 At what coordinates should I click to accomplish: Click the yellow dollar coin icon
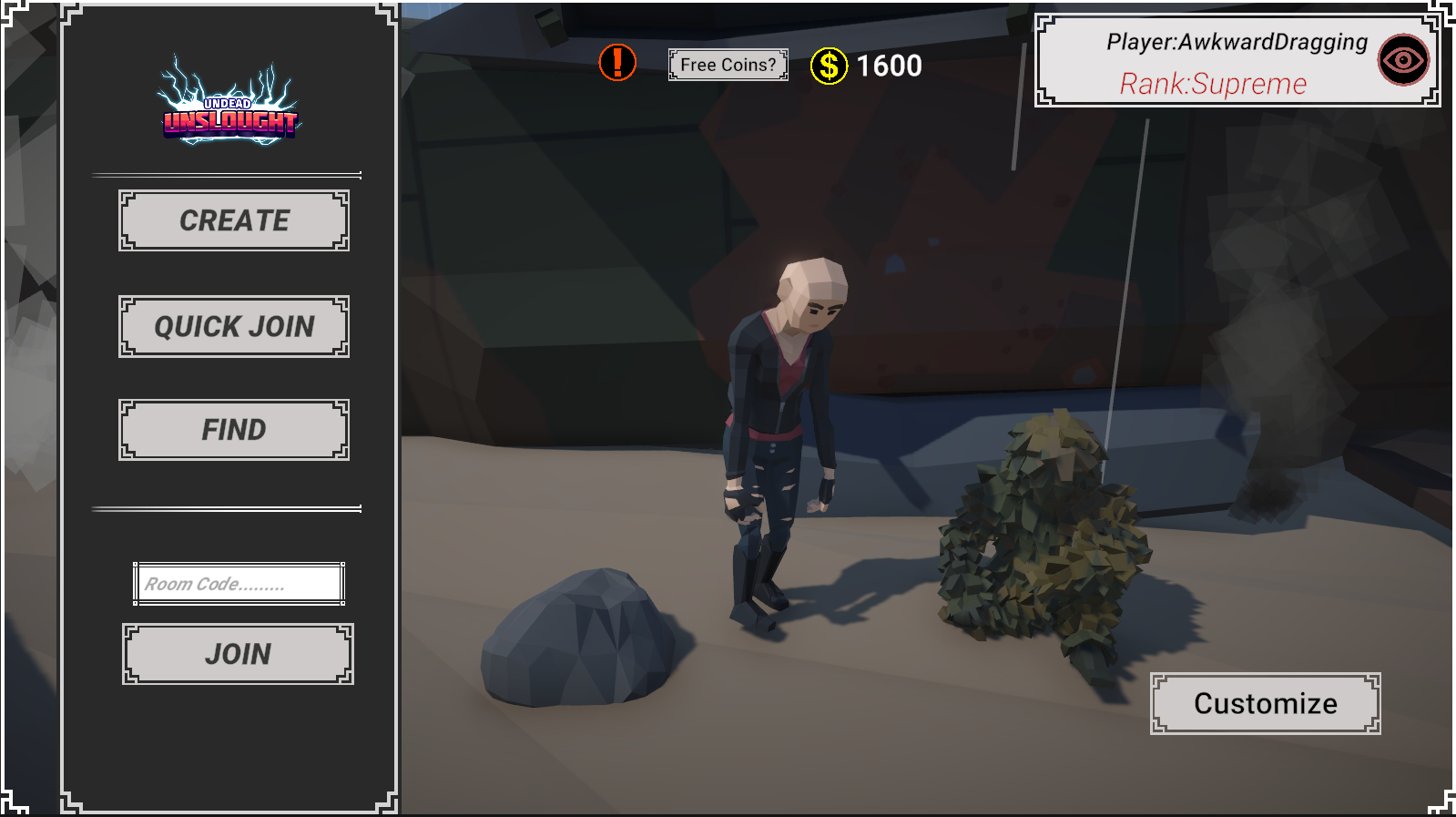coord(829,65)
